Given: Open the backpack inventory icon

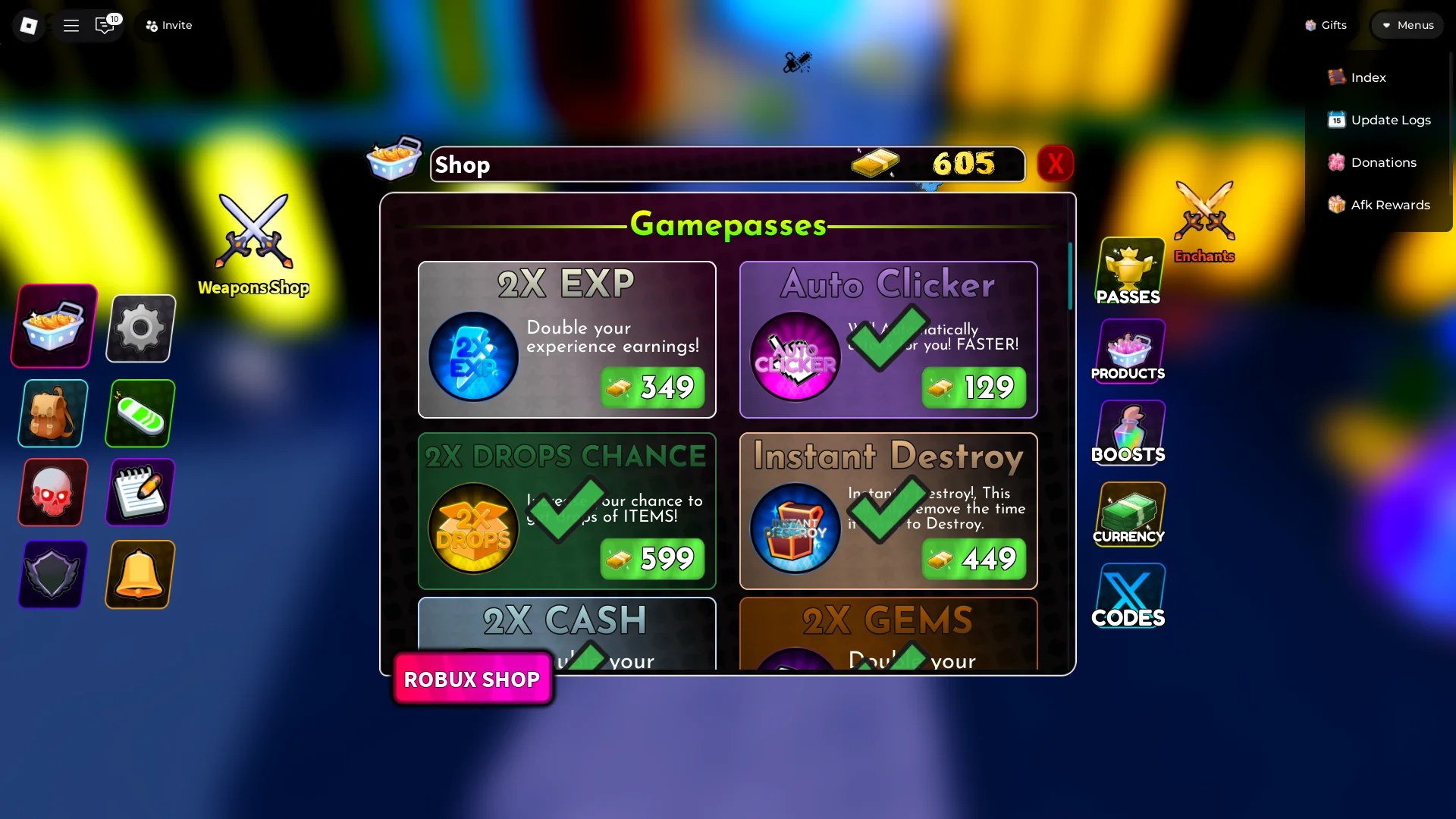Looking at the screenshot, I should (51, 413).
